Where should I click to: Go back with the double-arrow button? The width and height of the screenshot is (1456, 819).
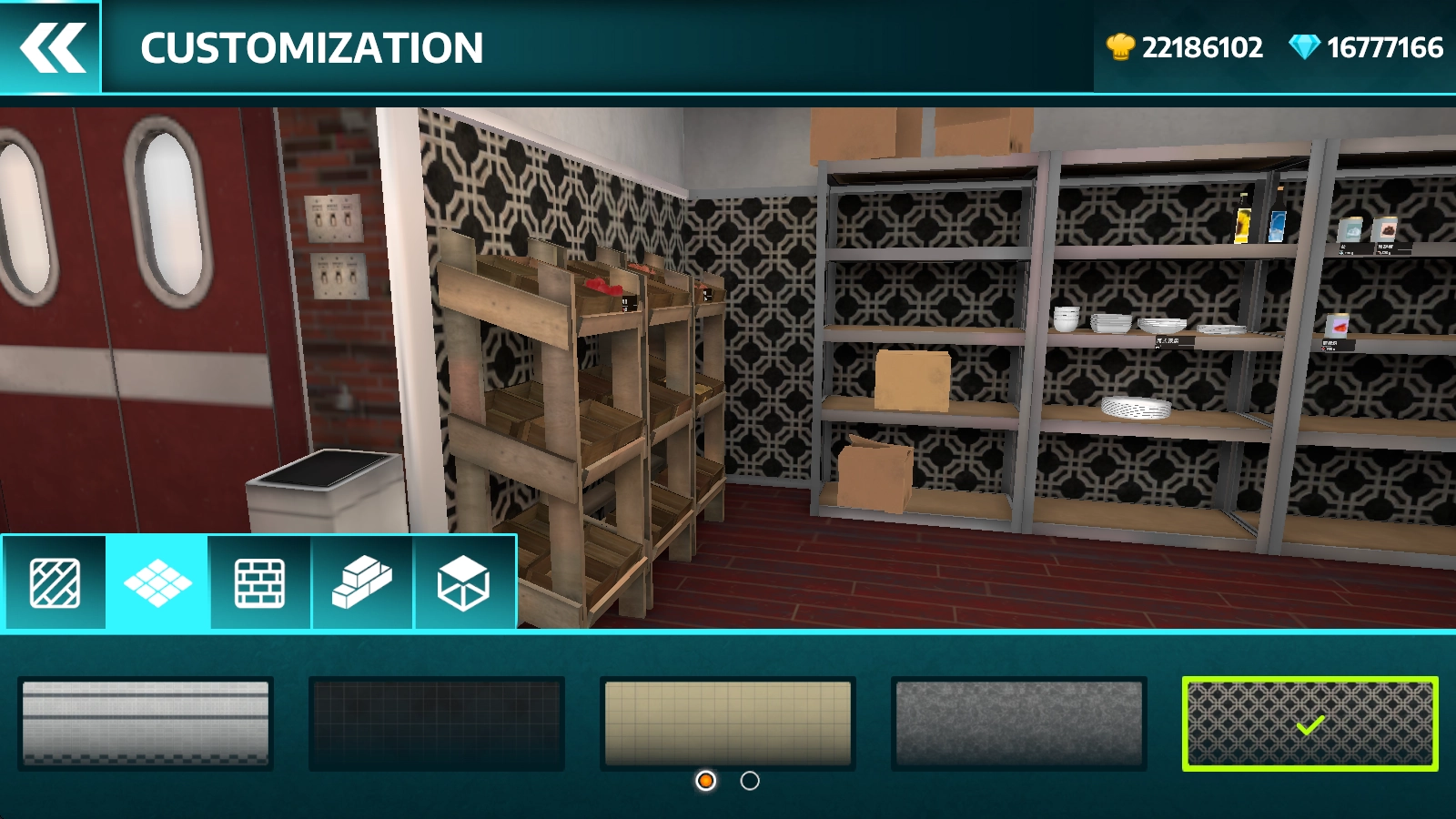[x=51, y=47]
